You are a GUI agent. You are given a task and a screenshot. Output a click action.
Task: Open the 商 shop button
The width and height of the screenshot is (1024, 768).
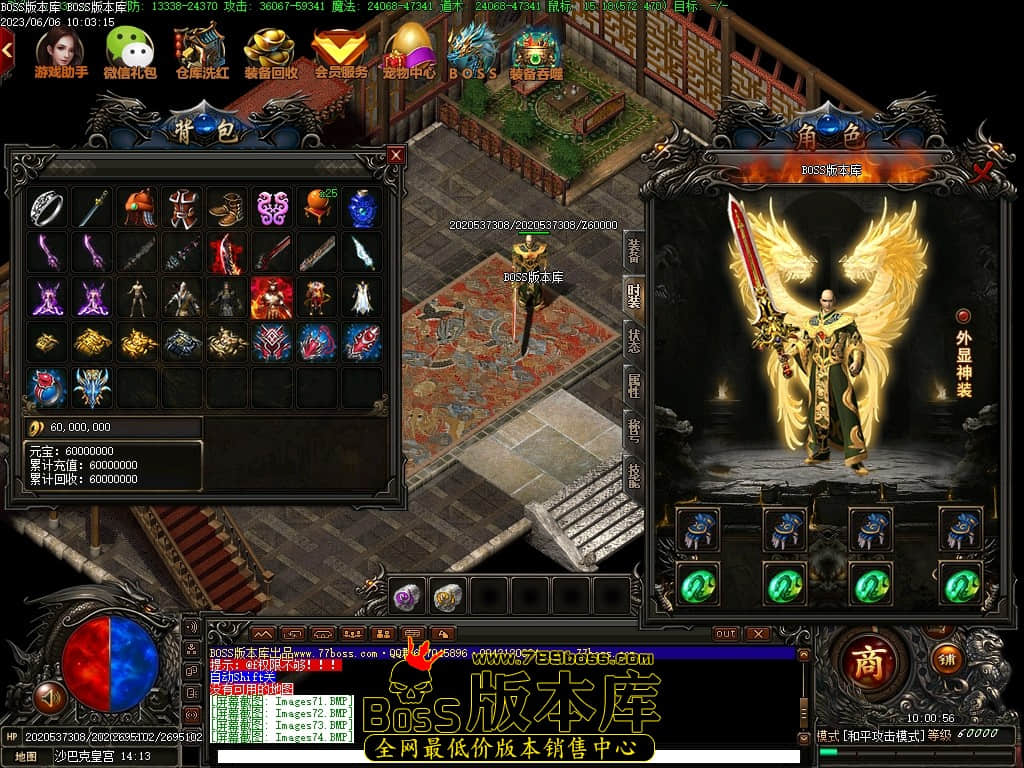(868, 664)
